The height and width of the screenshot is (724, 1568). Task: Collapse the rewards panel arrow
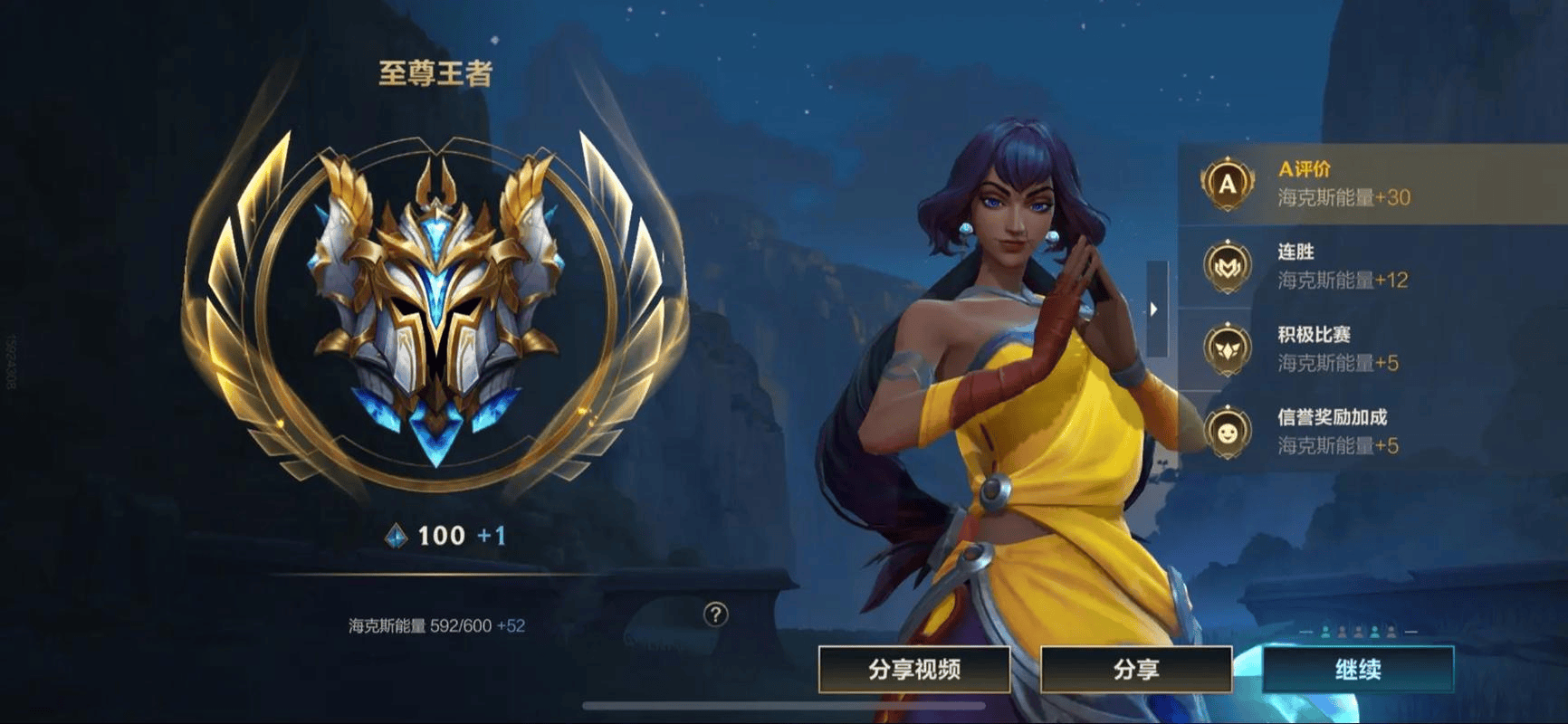tap(1155, 309)
